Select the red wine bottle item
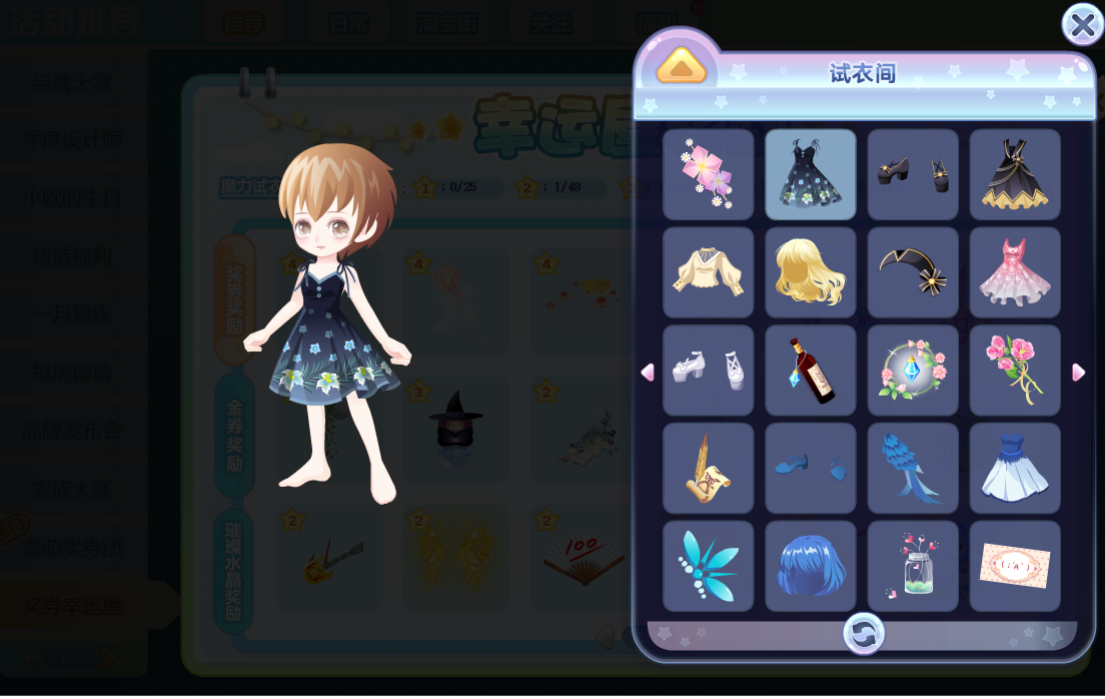 tap(810, 370)
